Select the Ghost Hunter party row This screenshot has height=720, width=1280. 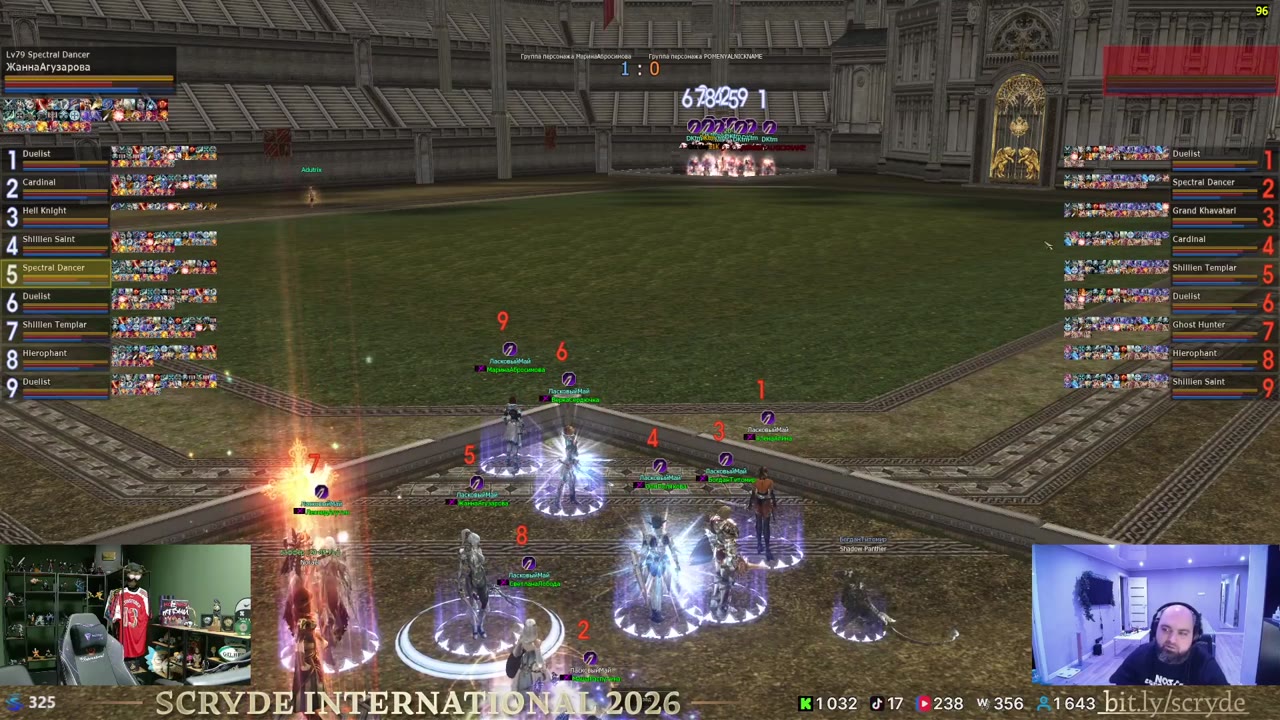[1214, 326]
